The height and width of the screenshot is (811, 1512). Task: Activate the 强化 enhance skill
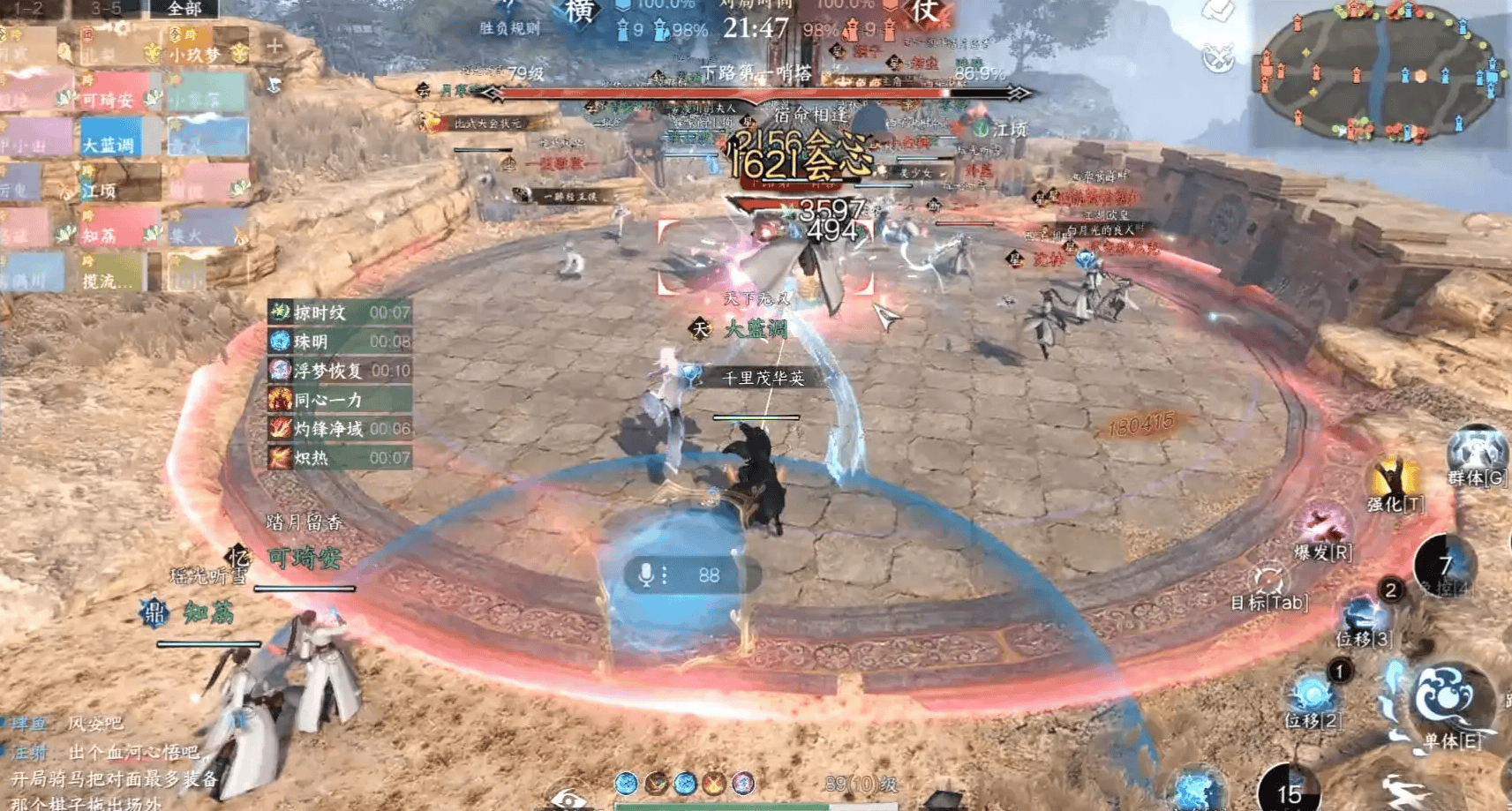coord(1395,483)
